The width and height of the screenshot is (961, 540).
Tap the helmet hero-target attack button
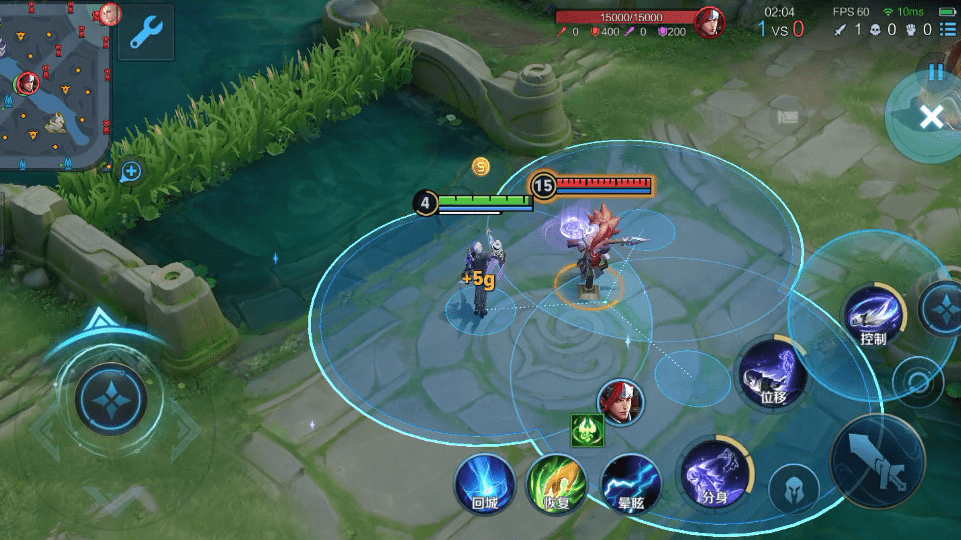pyautogui.click(x=793, y=490)
